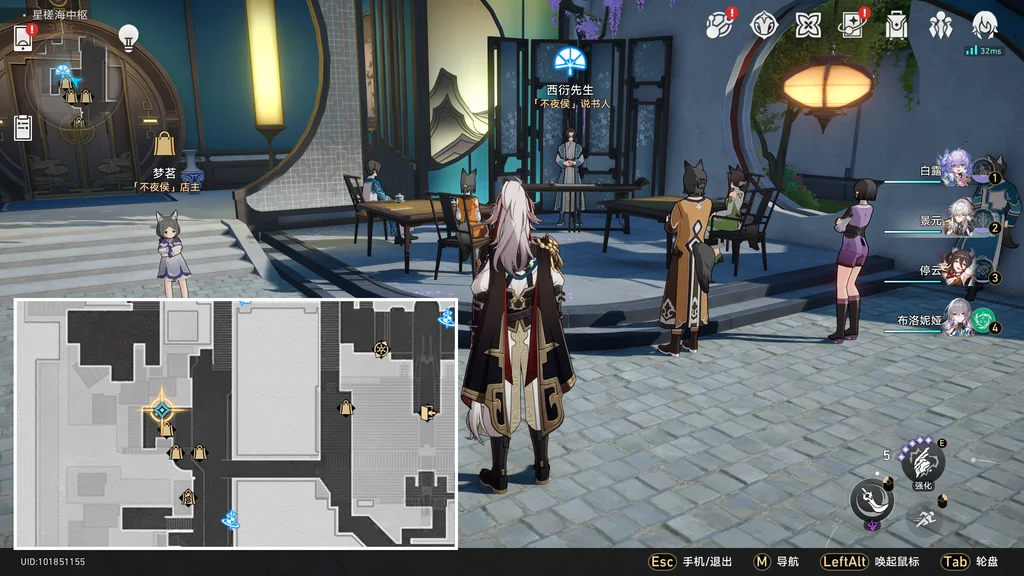Activate the 强化 technique skill
The width and height of the screenshot is (1024, 576).
pos(922,463)
